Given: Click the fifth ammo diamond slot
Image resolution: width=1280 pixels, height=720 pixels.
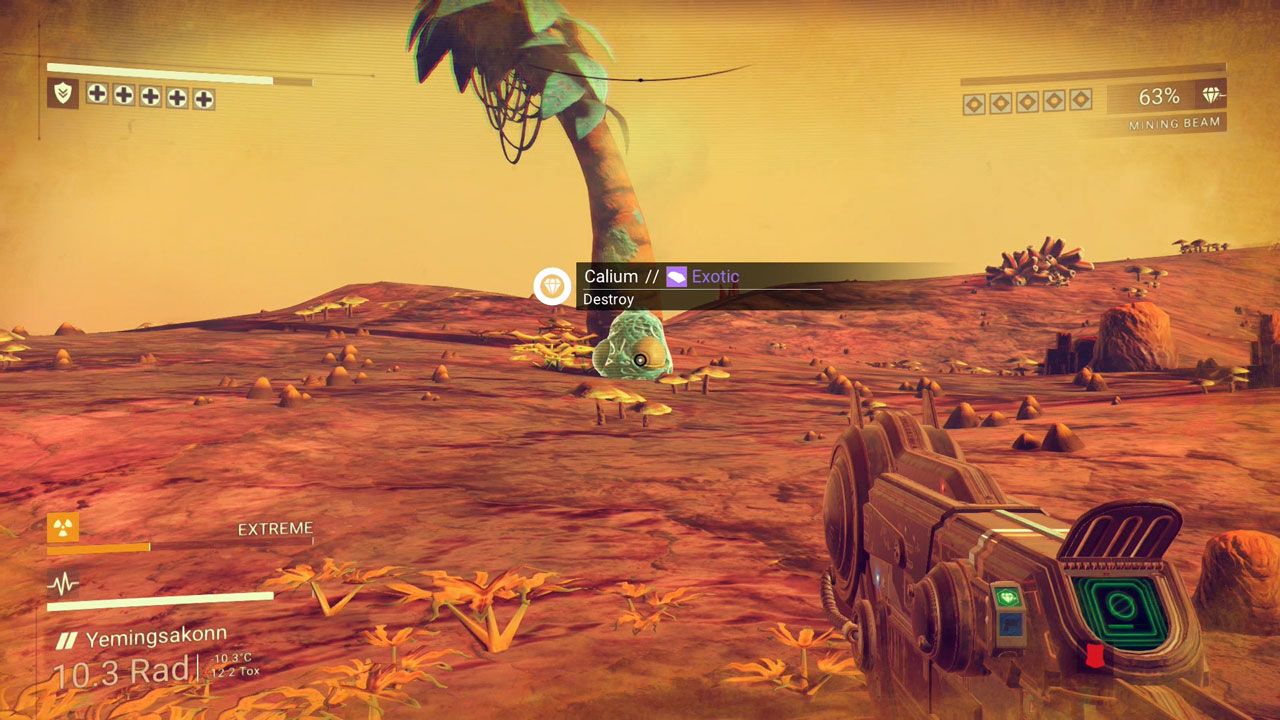Looking at the screenshot, I should (x=1078, y=100).
